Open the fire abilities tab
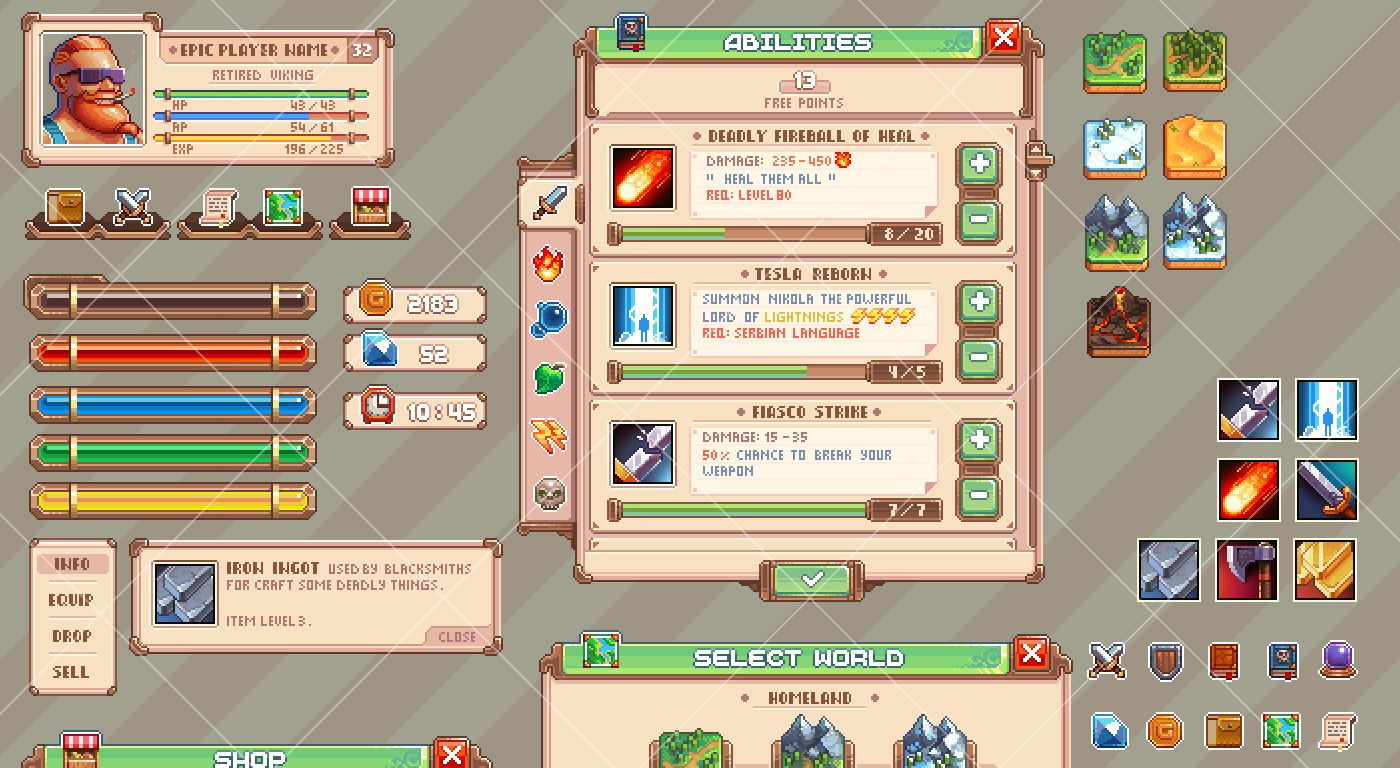The width and height of the screenshot is (1400, 768). click(x=548, y=265)
